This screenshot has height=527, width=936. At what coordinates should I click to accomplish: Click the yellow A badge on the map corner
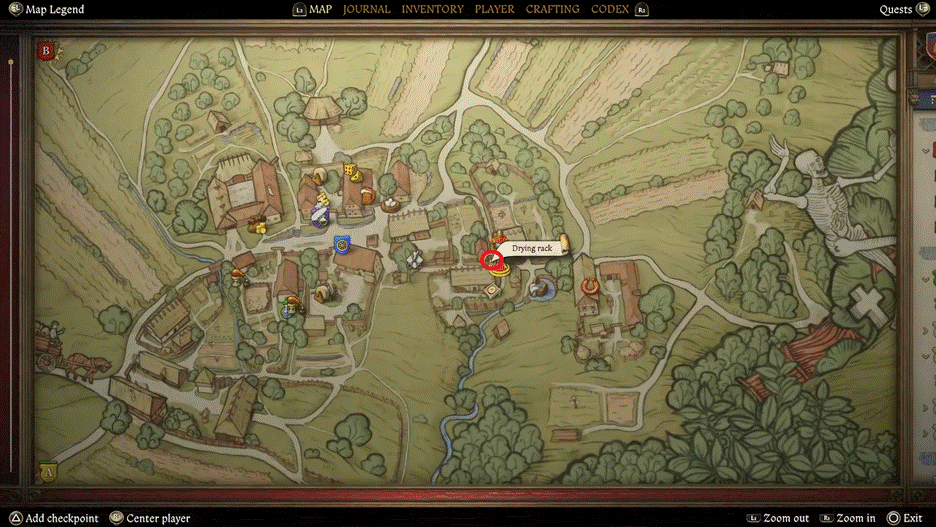point(46,471)
